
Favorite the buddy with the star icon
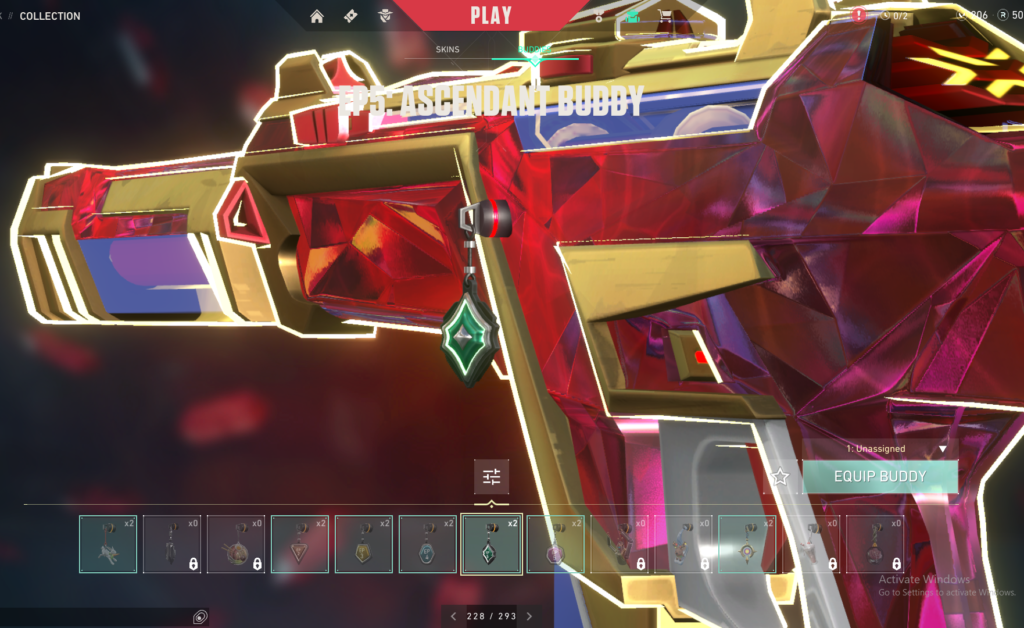pyautogui.click(x=781, y=478)
